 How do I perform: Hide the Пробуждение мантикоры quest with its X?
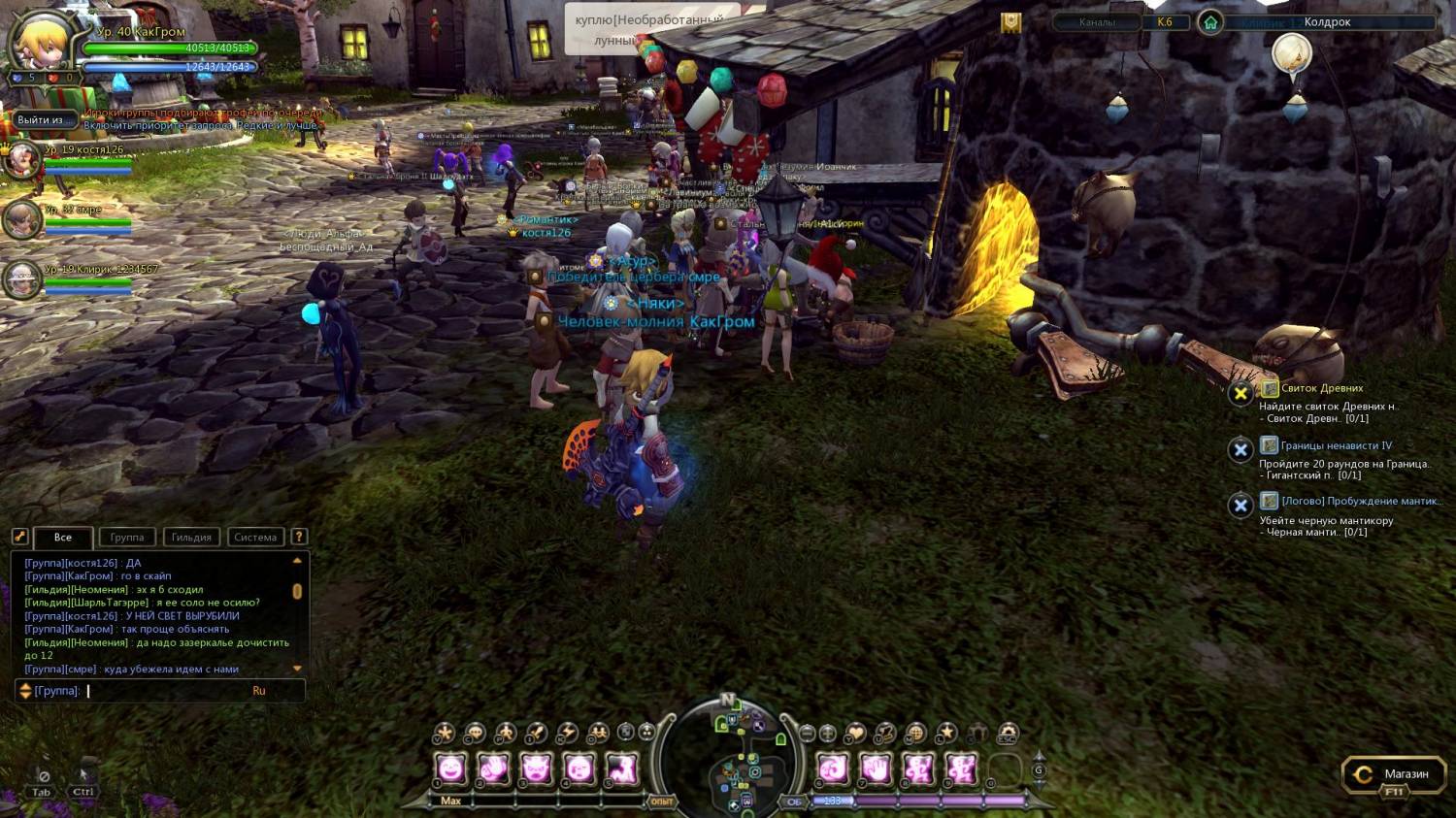1241,506
